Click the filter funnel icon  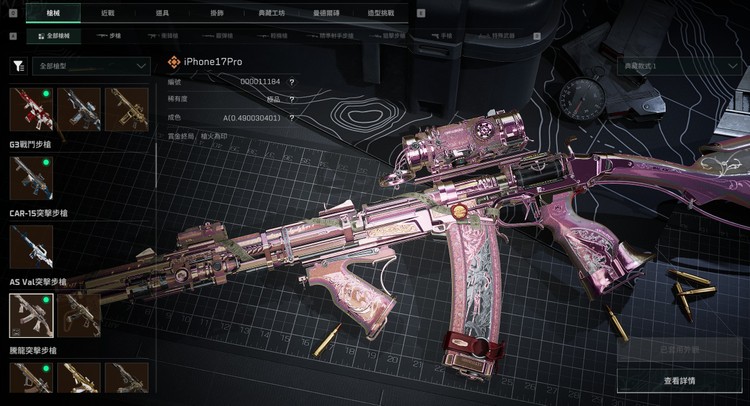coord(18,66)
